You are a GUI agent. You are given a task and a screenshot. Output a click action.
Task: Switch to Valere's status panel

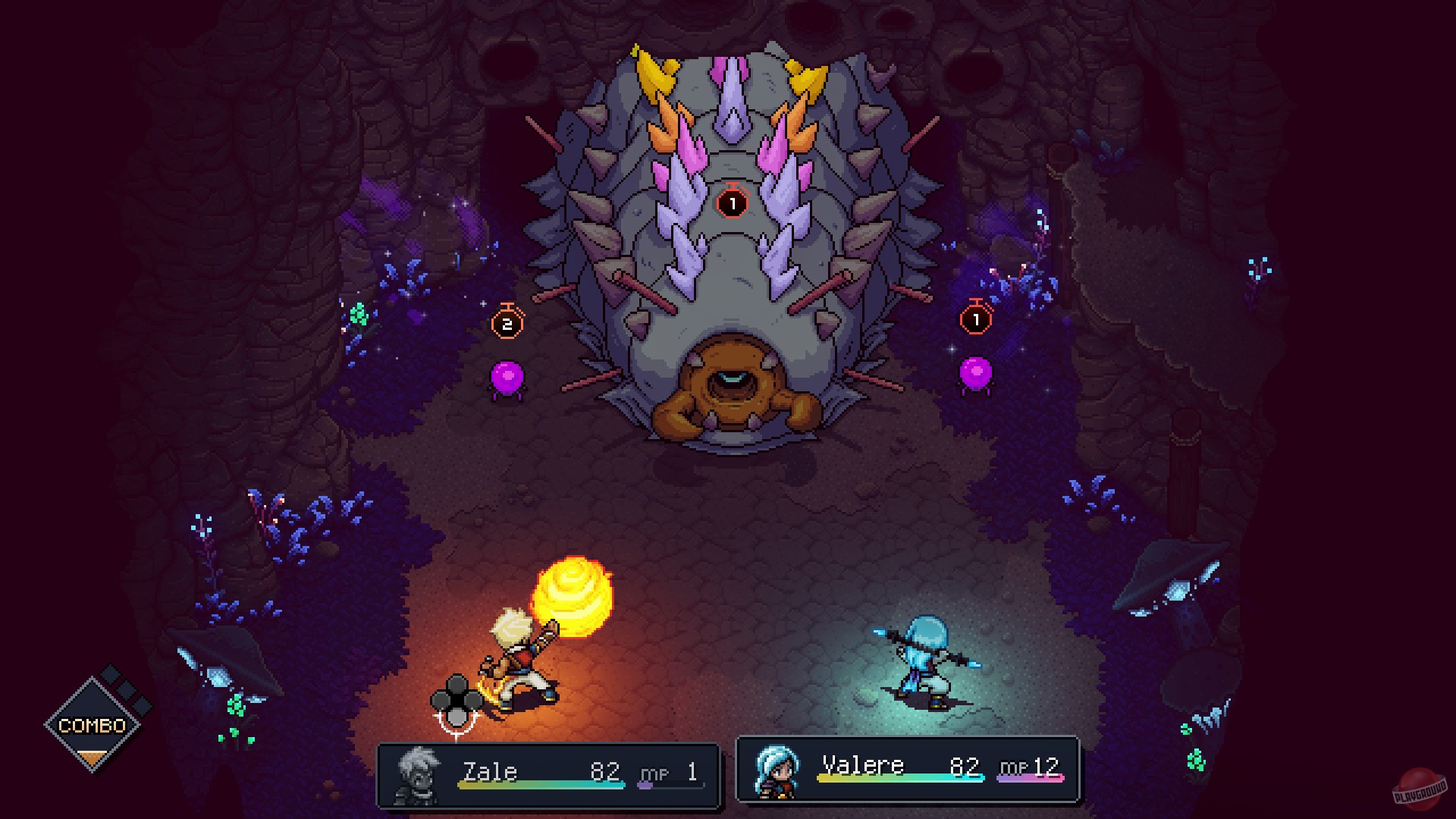click(908, 766)
